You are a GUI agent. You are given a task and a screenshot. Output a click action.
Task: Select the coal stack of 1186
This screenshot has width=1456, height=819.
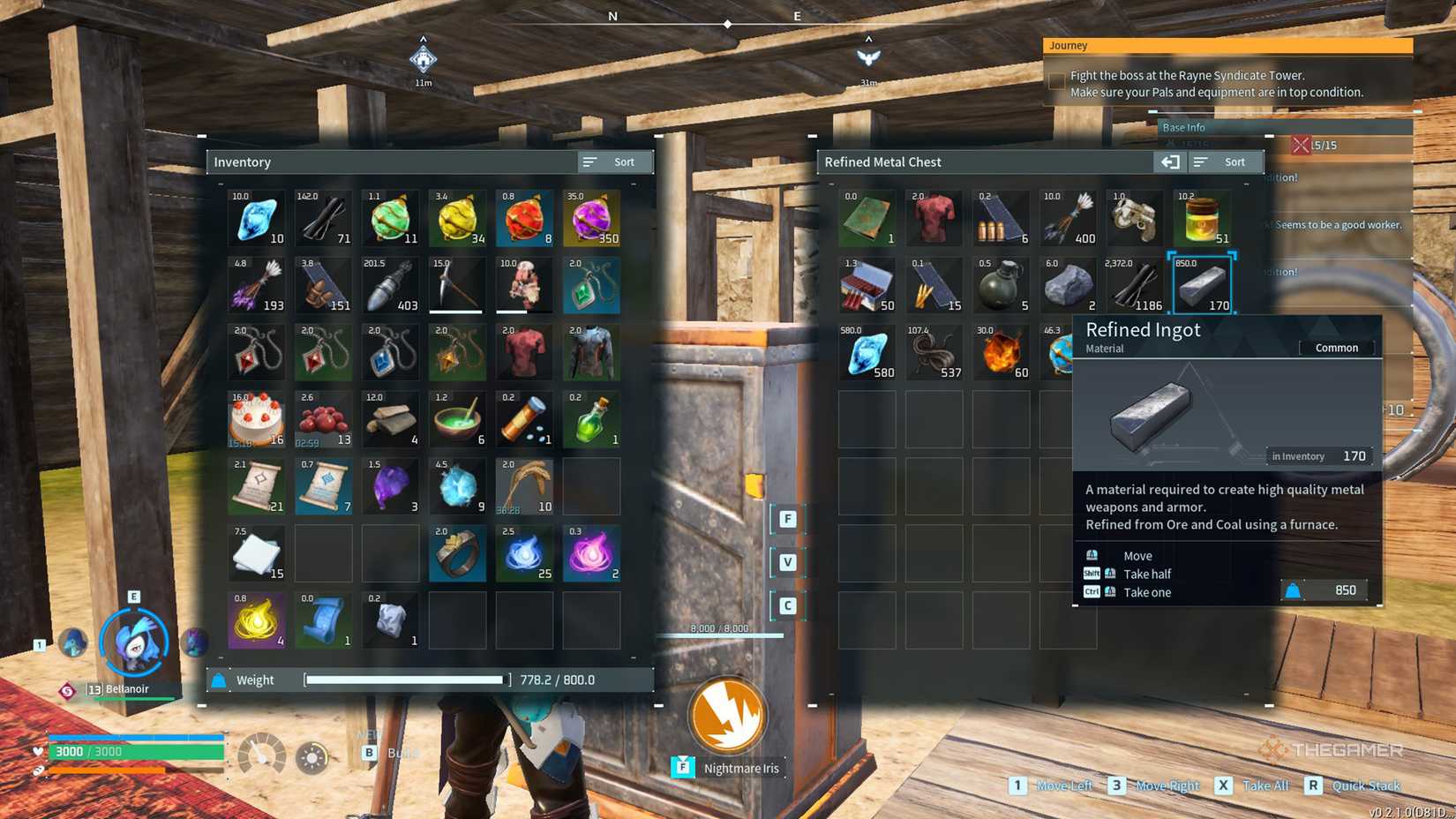tap(1136, 284)
